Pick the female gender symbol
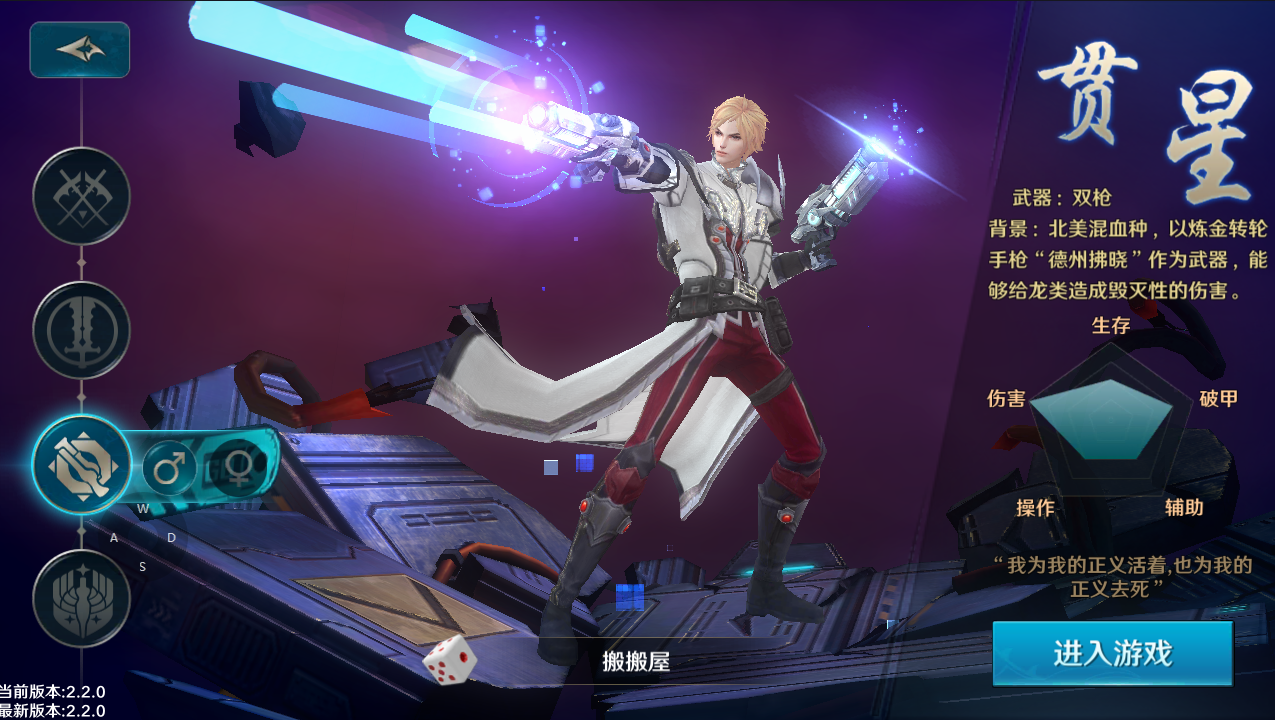This screenshot has height=720, width=1275. [239, 467]
